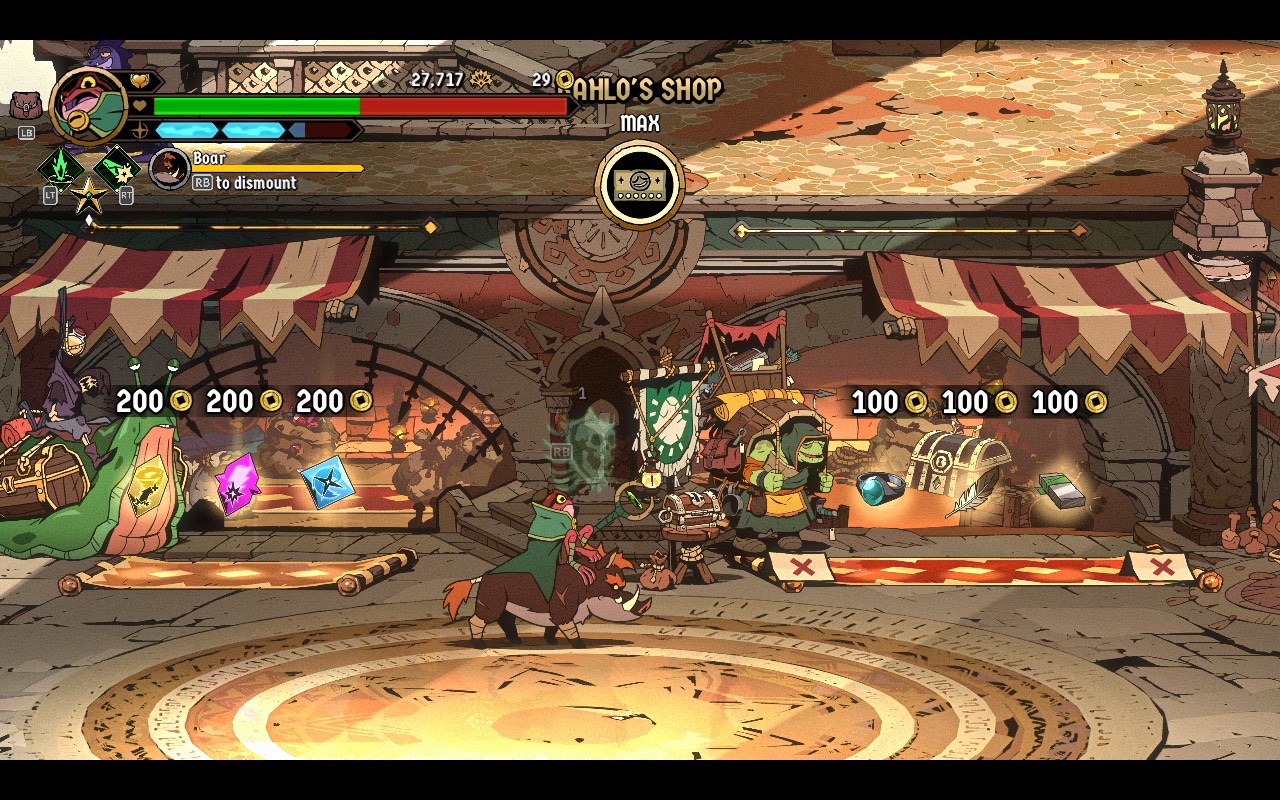Activate the green burst strike ability
Image resolution: width=1280 pixels, height=800 pixels.
pos(117,167)
